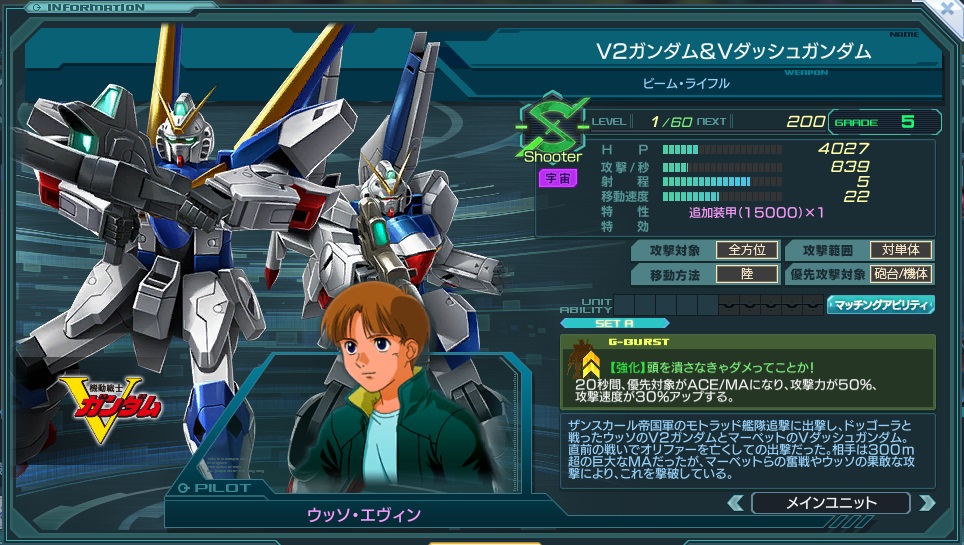Select the メインユニット label button

[830, 503]
